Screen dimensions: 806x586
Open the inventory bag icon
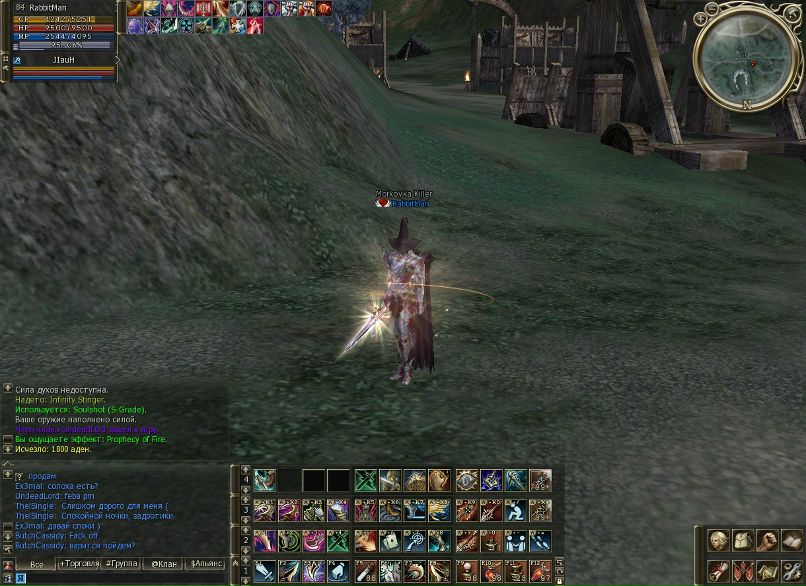click(x=743, y=541)
